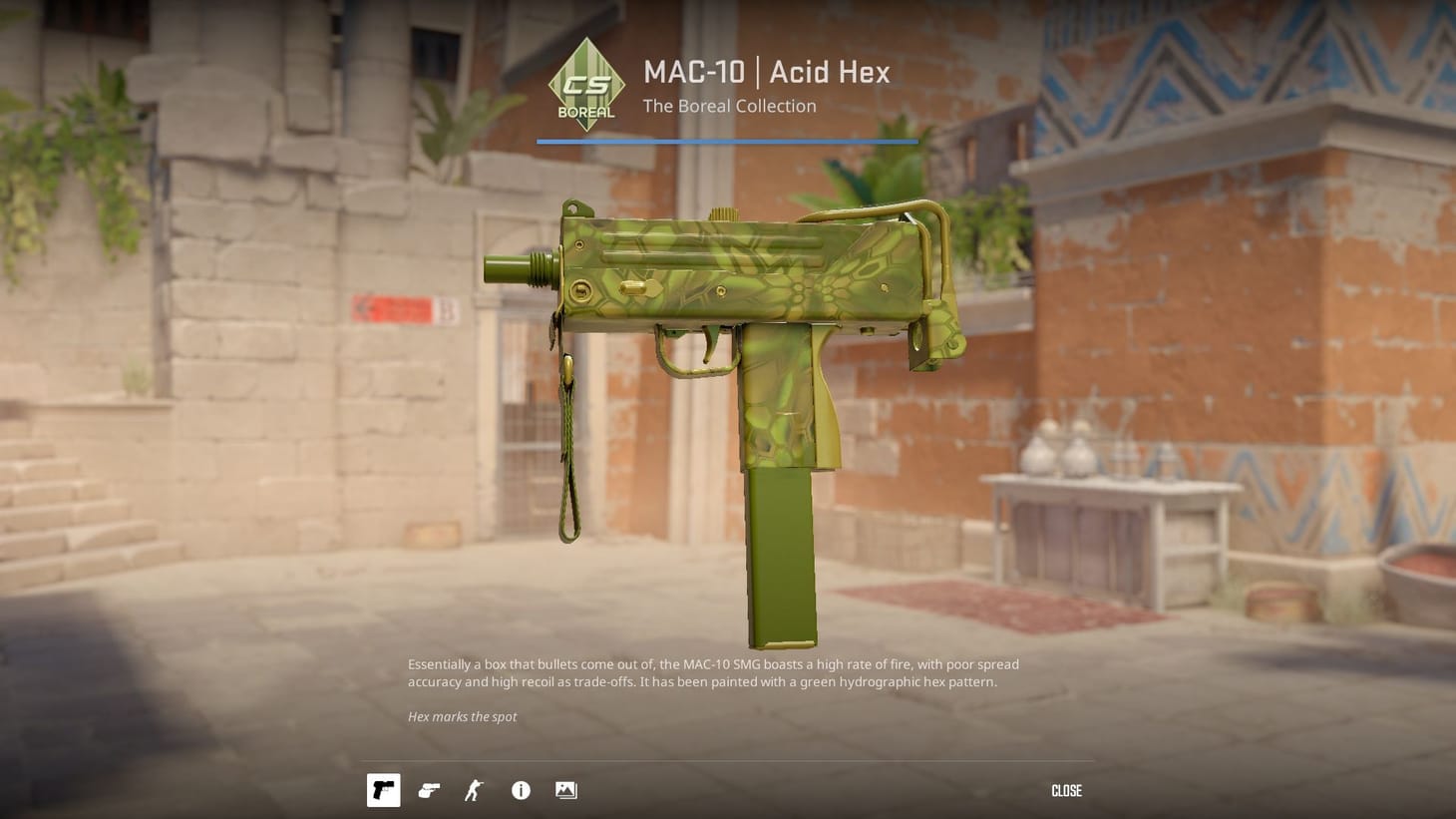Click the MAC-10 | Acid Hex title
Viewport: 1456px width, 819px height.
[768, 72]
